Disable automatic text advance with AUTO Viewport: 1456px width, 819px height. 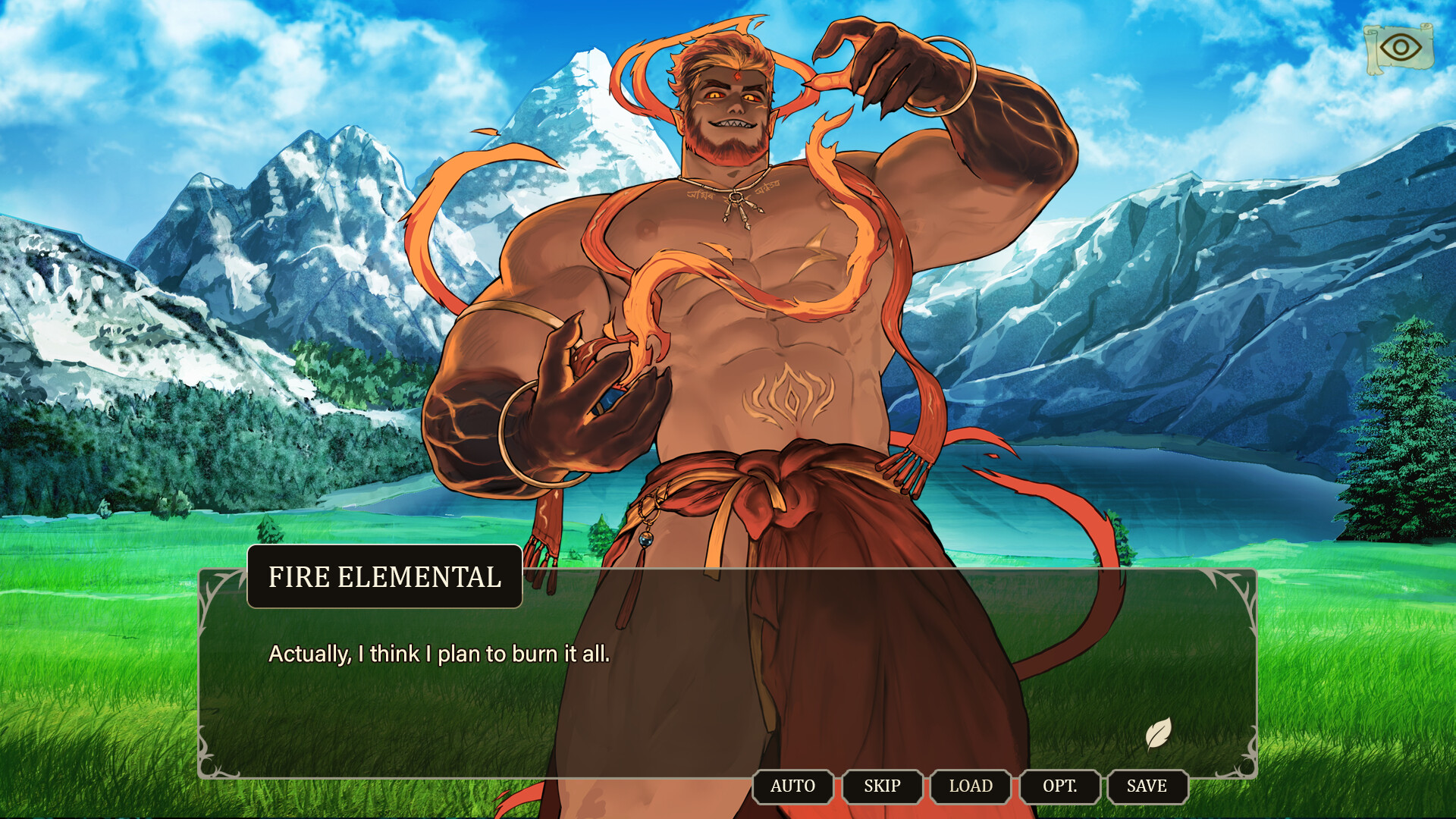click(x=792, y=786)
